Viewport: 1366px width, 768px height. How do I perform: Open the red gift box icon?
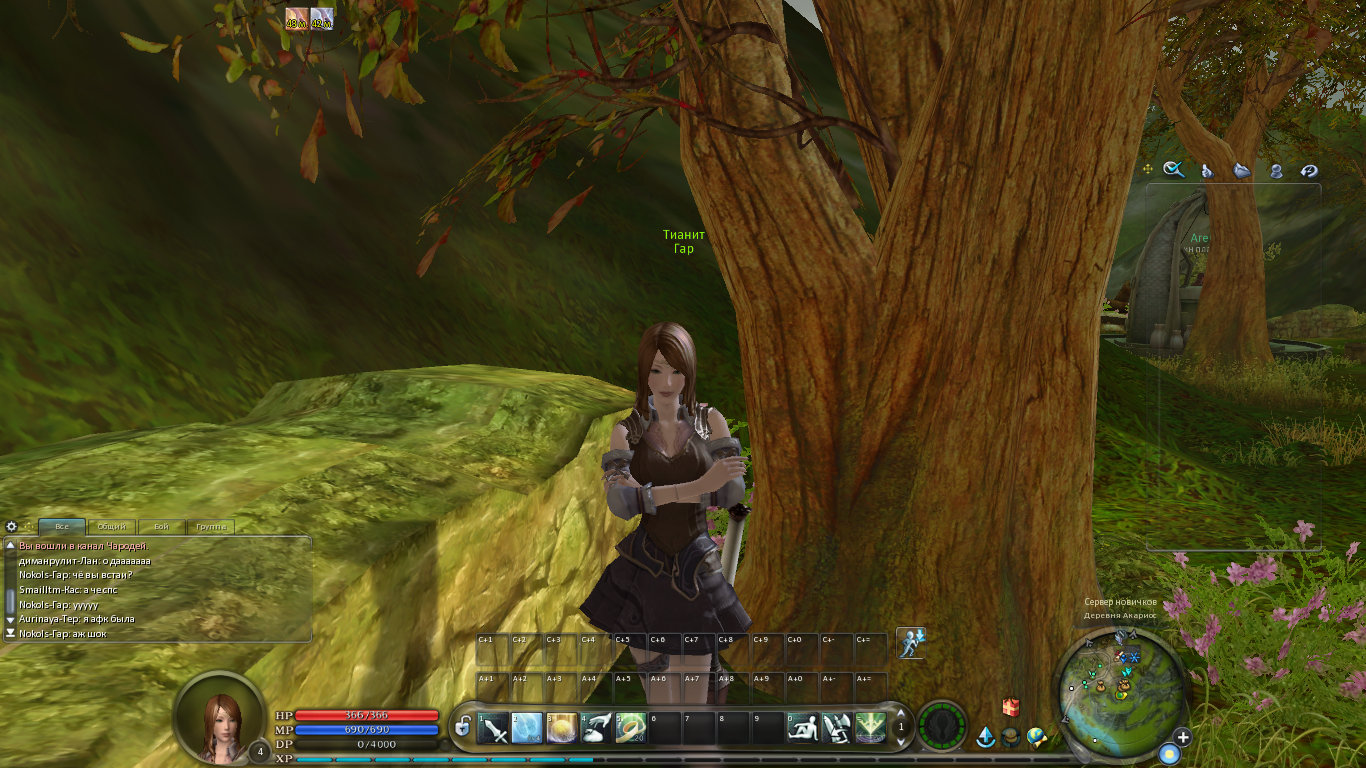pos(1011,707)
